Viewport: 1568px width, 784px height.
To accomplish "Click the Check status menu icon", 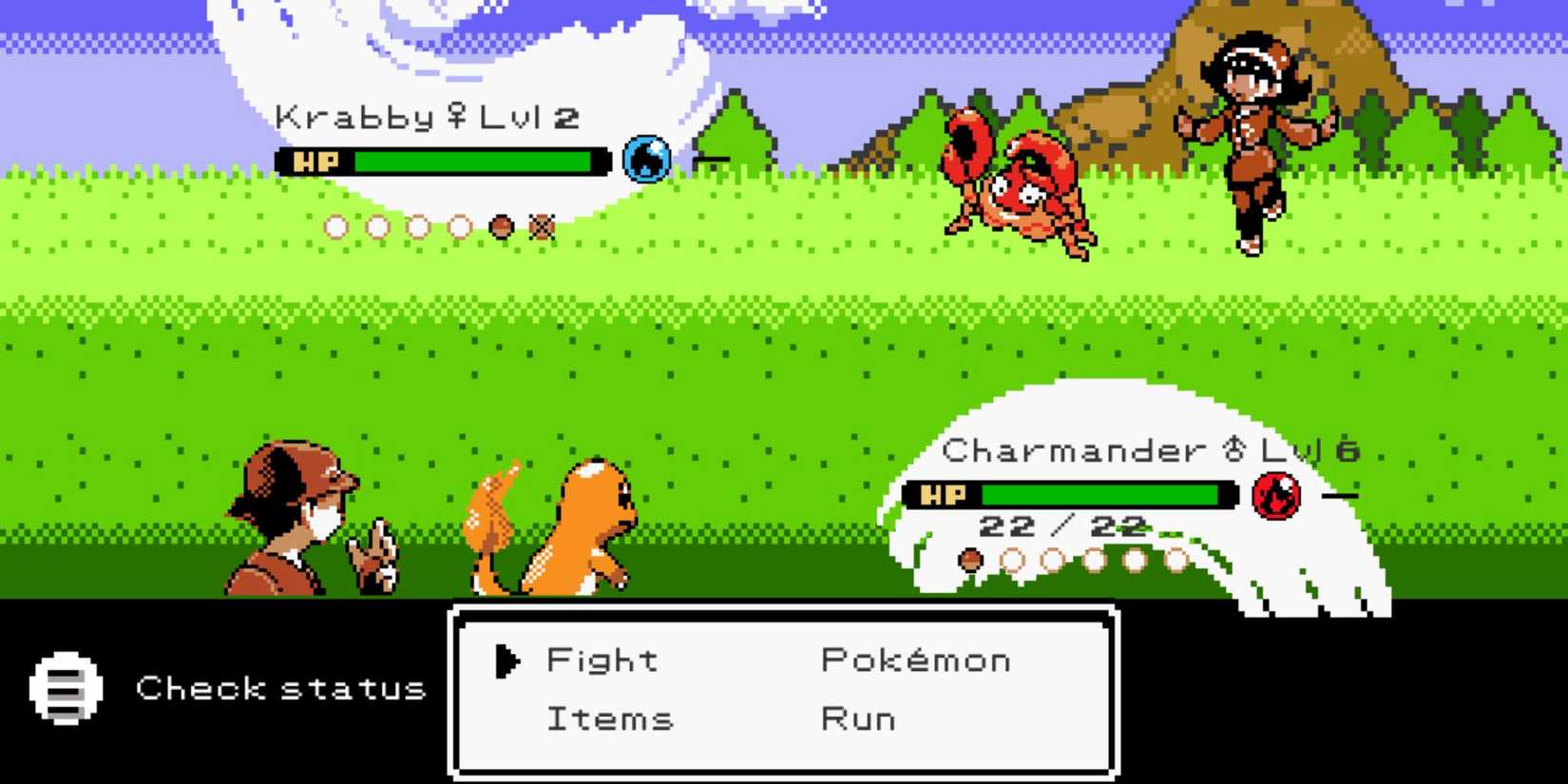I will click(65, 686).
